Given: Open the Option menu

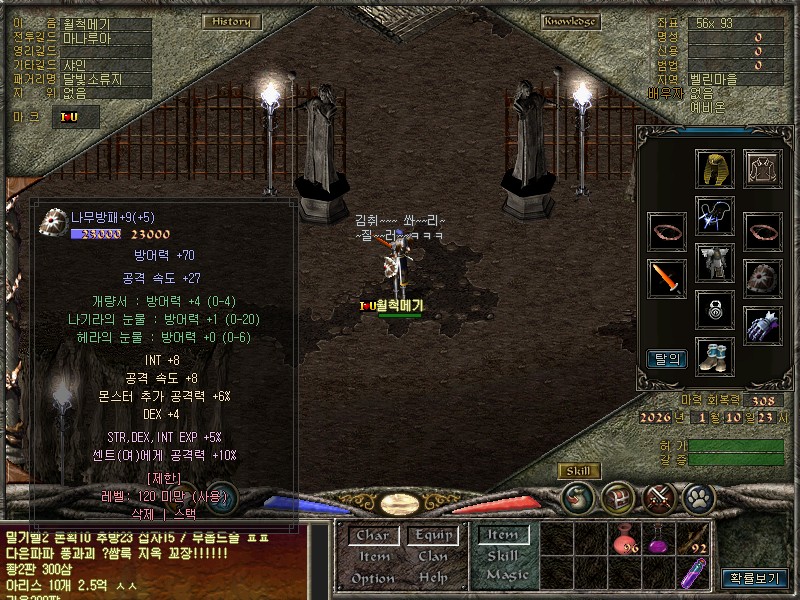Looking at the screenshot, I should point(373,578).
